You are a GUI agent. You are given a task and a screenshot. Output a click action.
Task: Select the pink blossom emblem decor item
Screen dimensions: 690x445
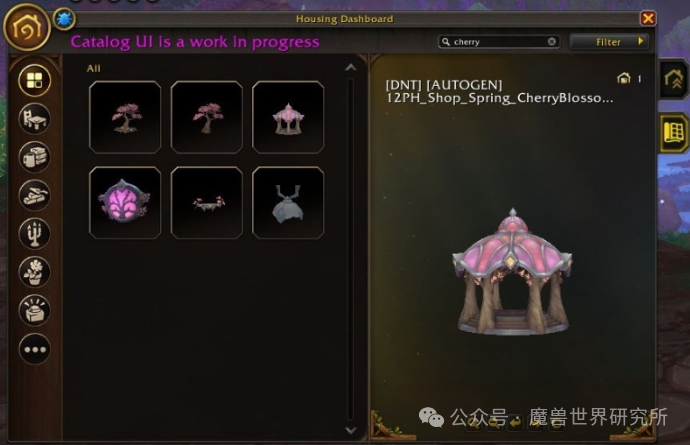click(125, 202)
